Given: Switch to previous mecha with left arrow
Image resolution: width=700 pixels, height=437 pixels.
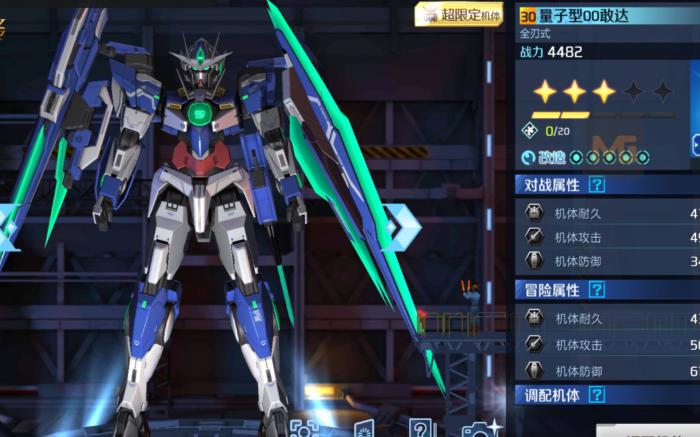Looking at the screenshot, I should click(x=8, y=228).
